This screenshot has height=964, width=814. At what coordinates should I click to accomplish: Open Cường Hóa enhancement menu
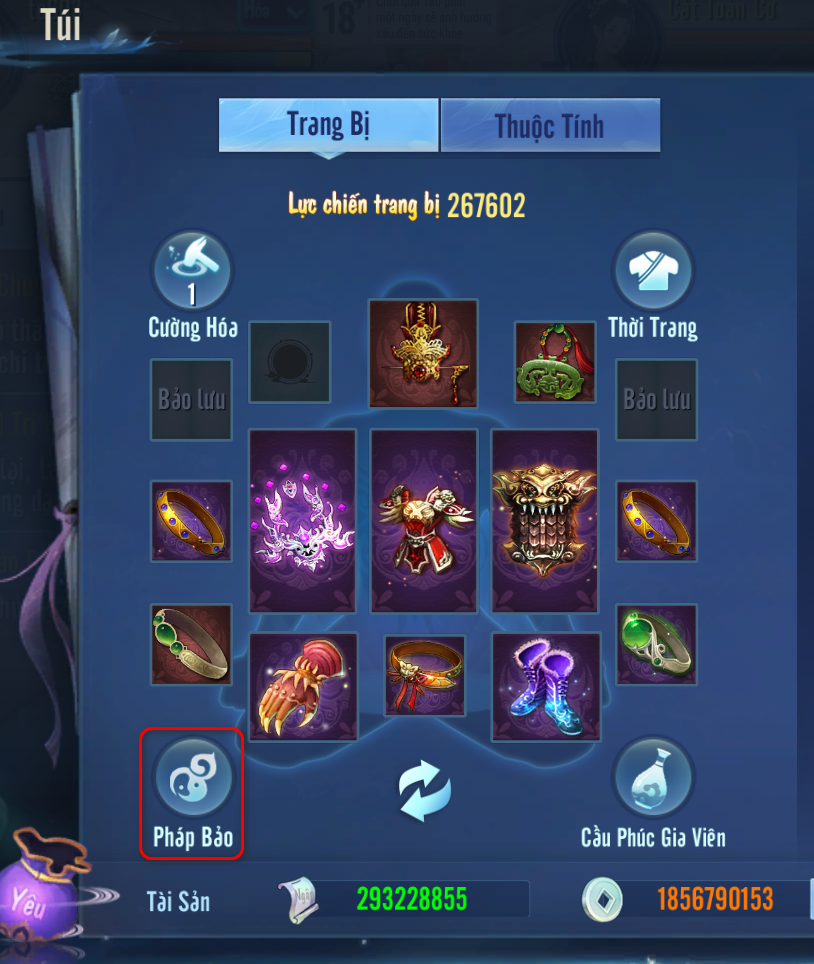coord(192,271)
